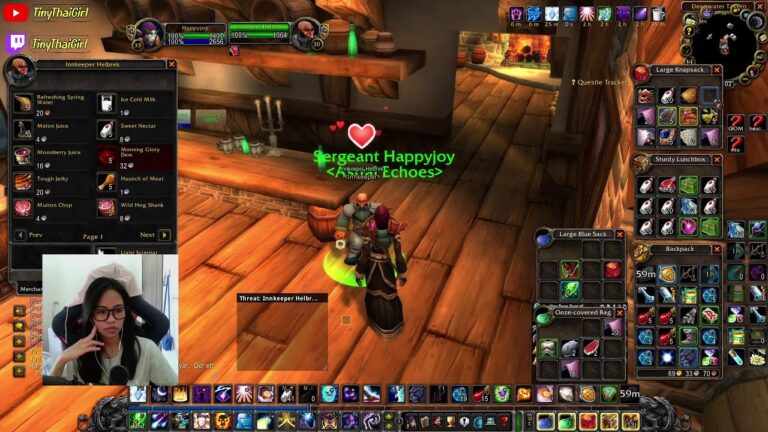Select the player portrait frame
768x432 pixels.
[148, 34]
